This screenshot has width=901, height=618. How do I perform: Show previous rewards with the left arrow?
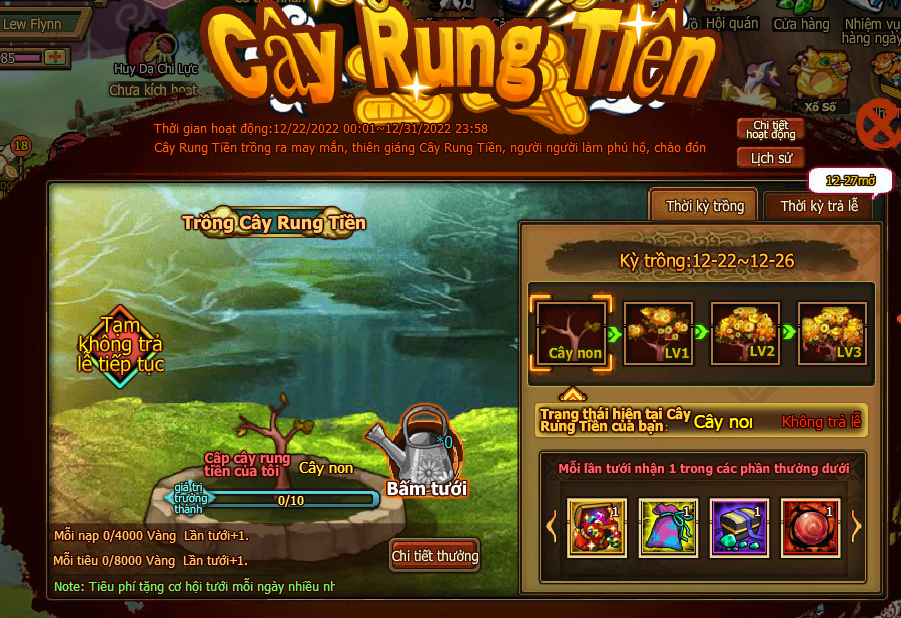point(551,526)
